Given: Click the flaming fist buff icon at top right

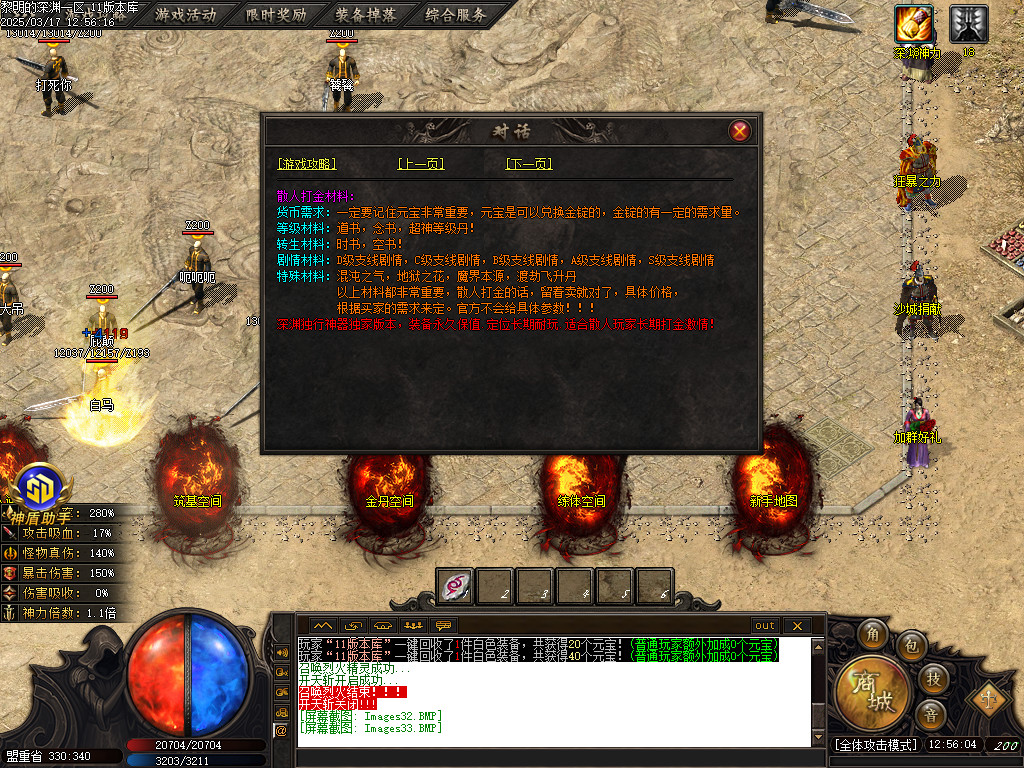Looking at the screenshot, I should pyautogui.click(x=914, y=22).
